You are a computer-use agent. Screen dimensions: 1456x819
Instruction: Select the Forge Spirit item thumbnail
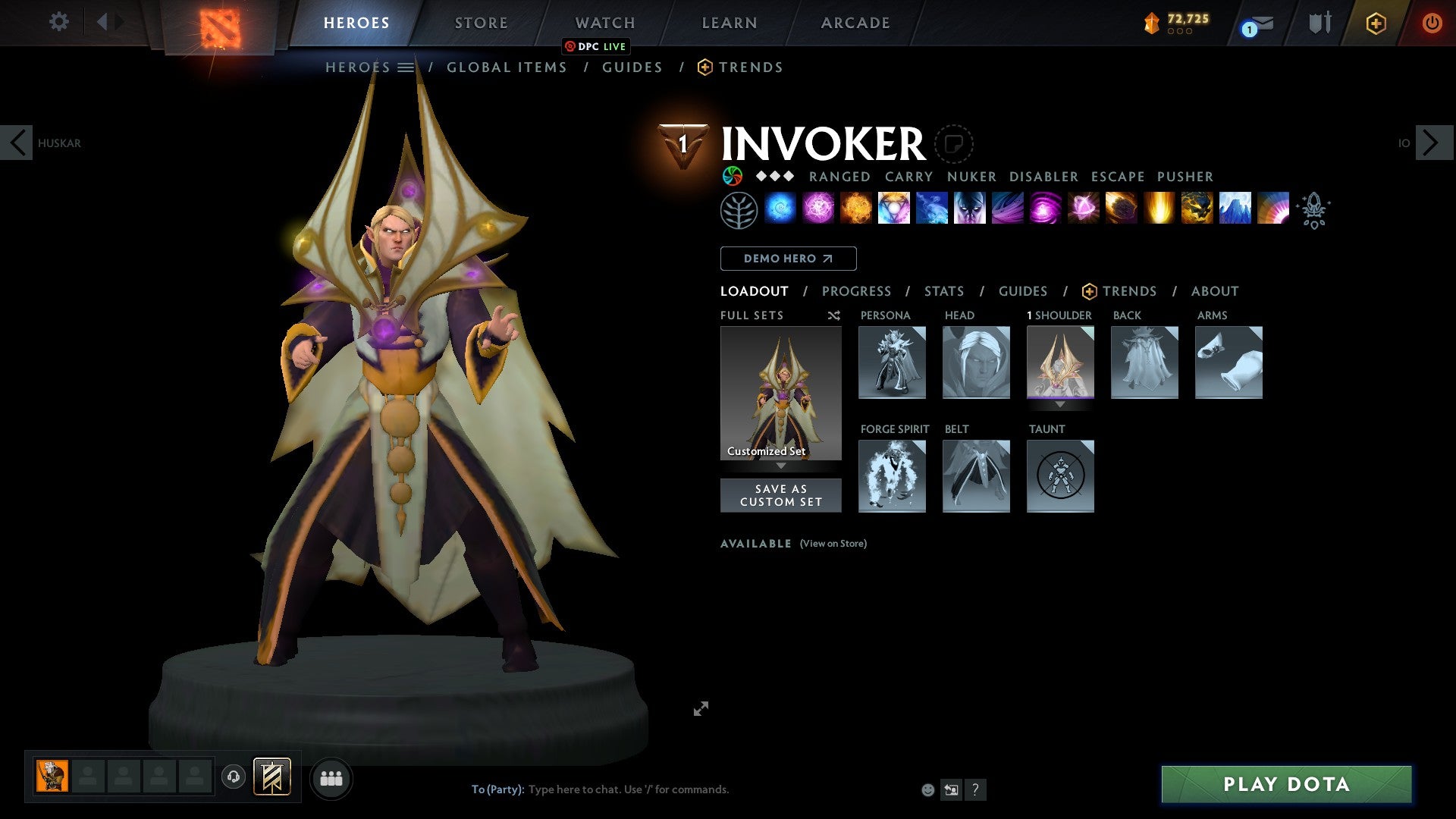893,476
